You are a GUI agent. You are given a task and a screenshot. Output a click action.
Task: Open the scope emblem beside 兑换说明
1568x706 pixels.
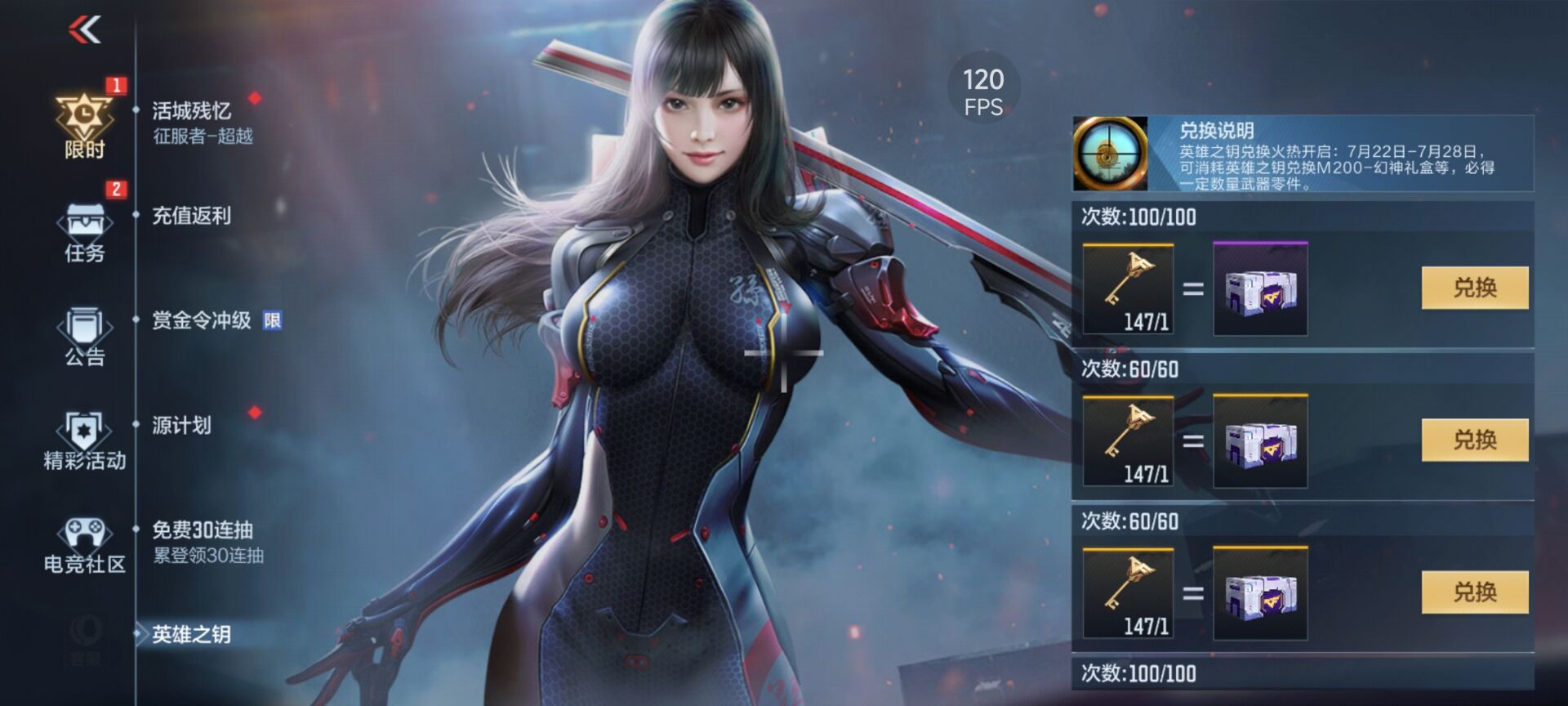pyautogui.click(x=1111, y=153)
